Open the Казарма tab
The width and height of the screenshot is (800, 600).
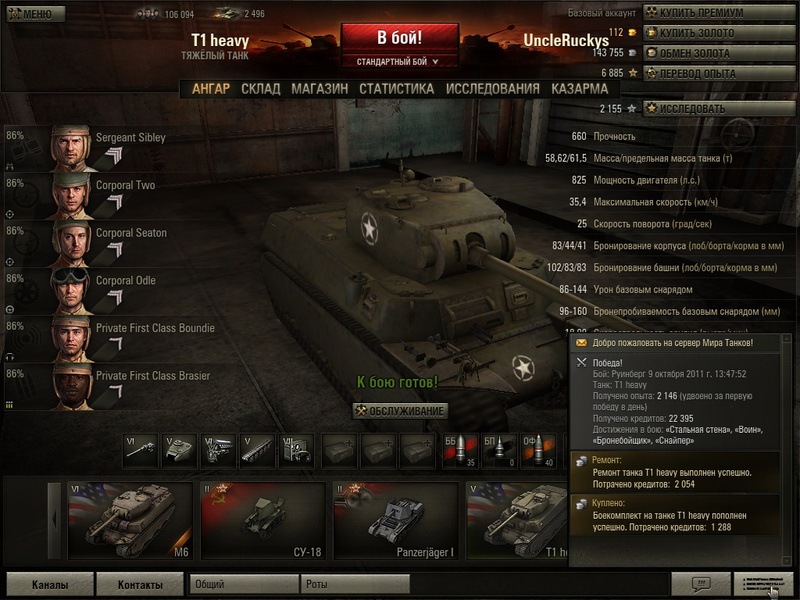pyautogui.click(x=579, y=88)
